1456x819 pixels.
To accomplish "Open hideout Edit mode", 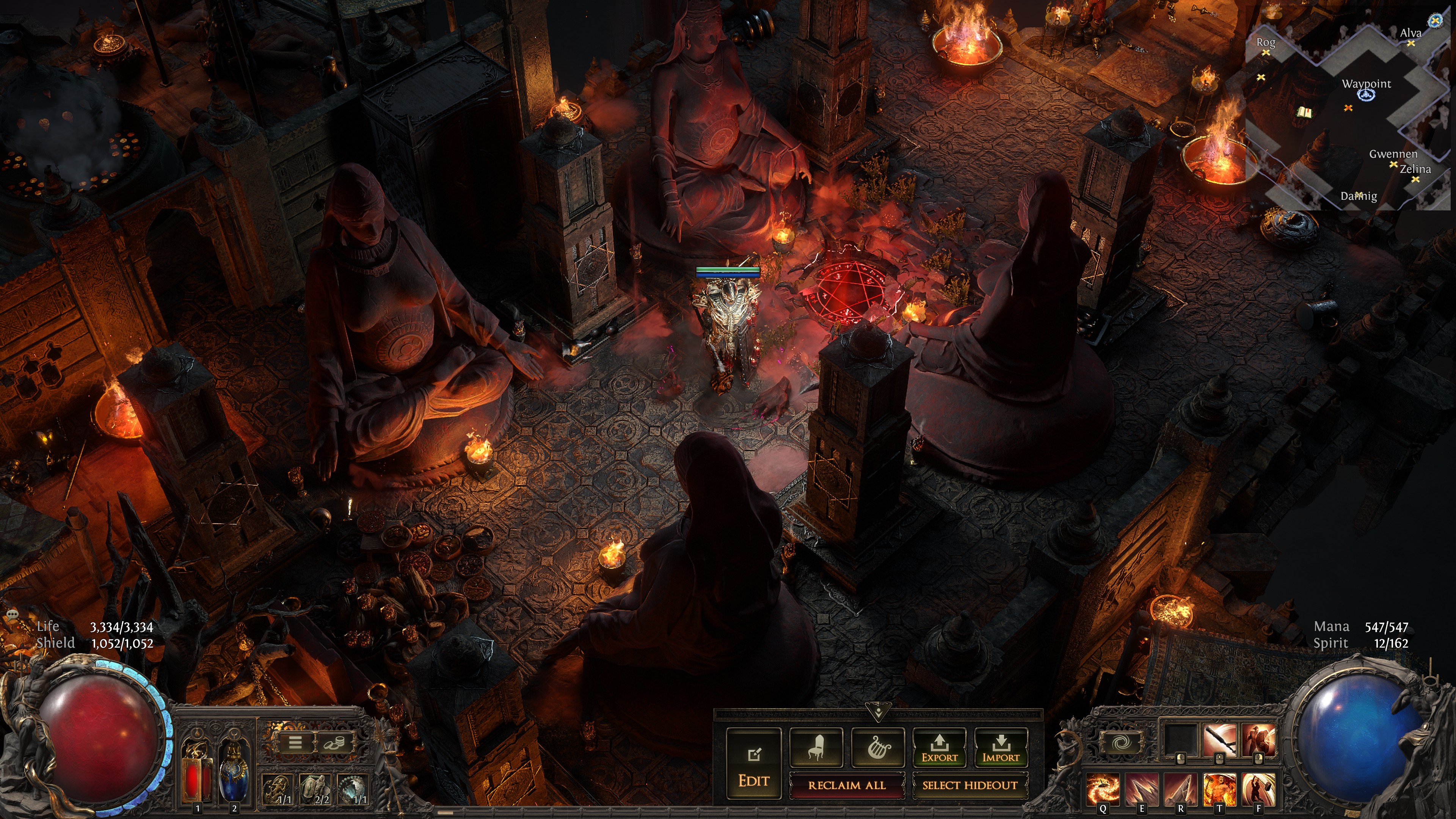I will (x=753, y=763).
